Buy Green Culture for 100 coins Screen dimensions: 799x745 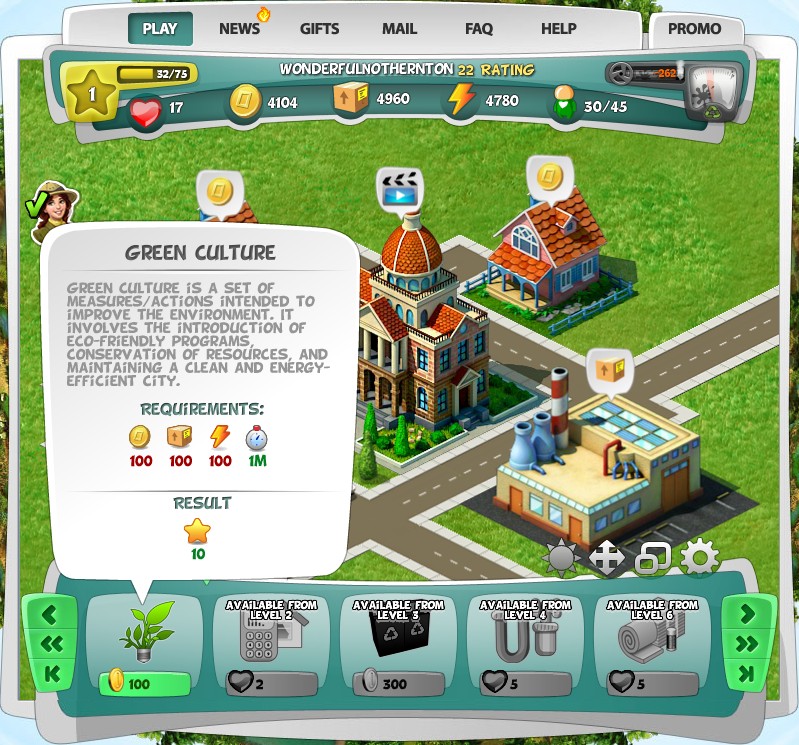pyautogui.click(x=144, y=684)
